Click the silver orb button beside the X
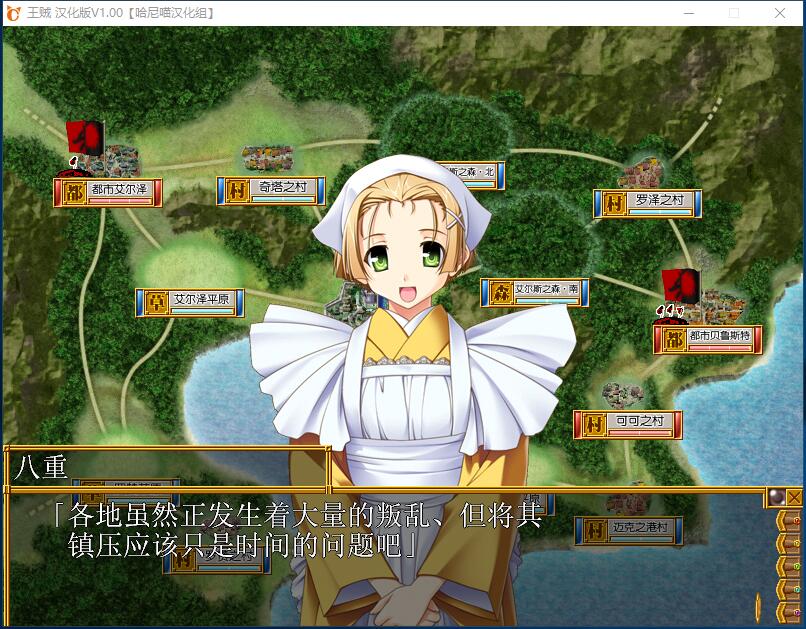 pos(775,497)
